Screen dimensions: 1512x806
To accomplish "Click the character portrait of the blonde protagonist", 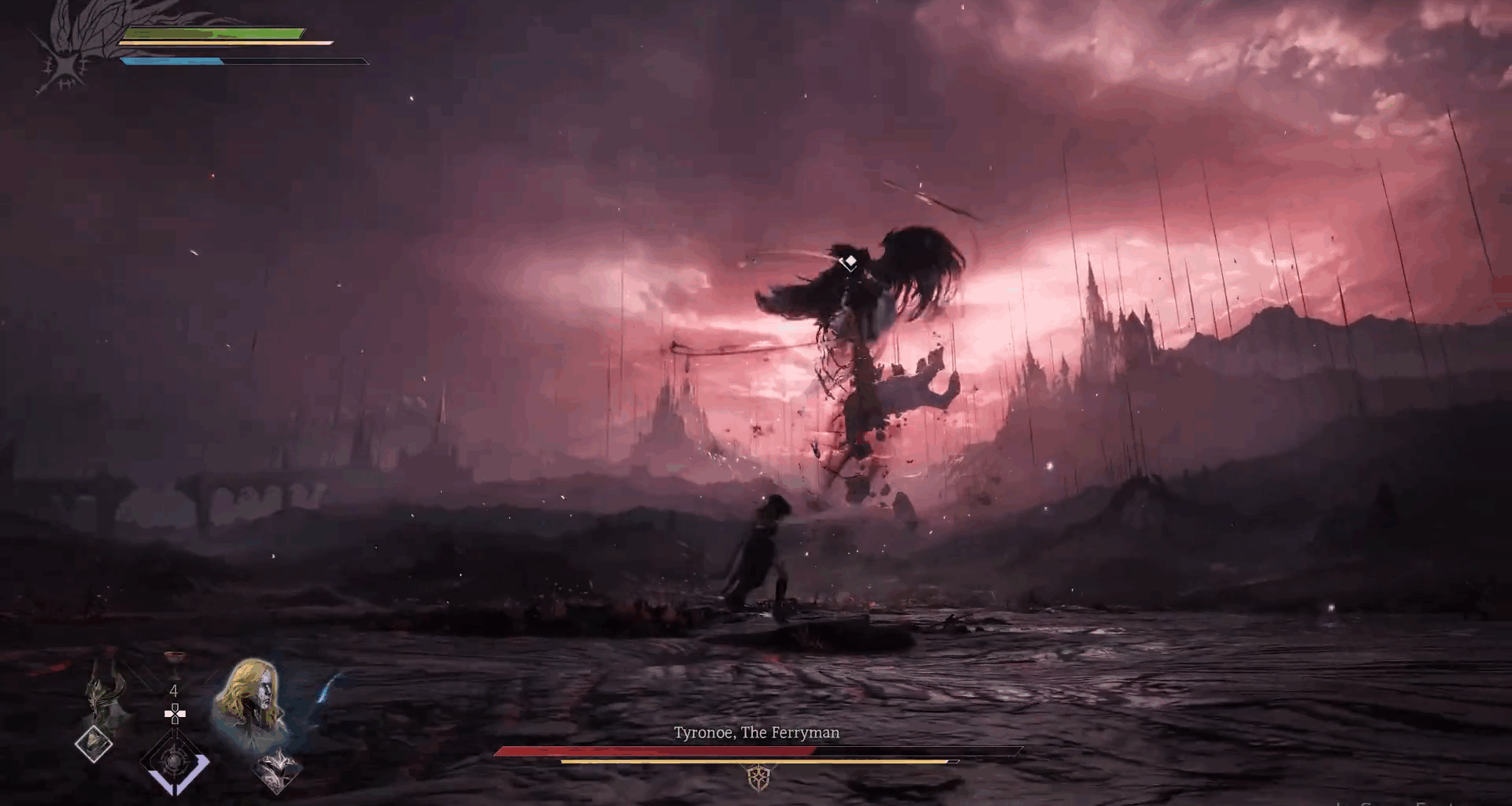I will (x=252, y=697).
